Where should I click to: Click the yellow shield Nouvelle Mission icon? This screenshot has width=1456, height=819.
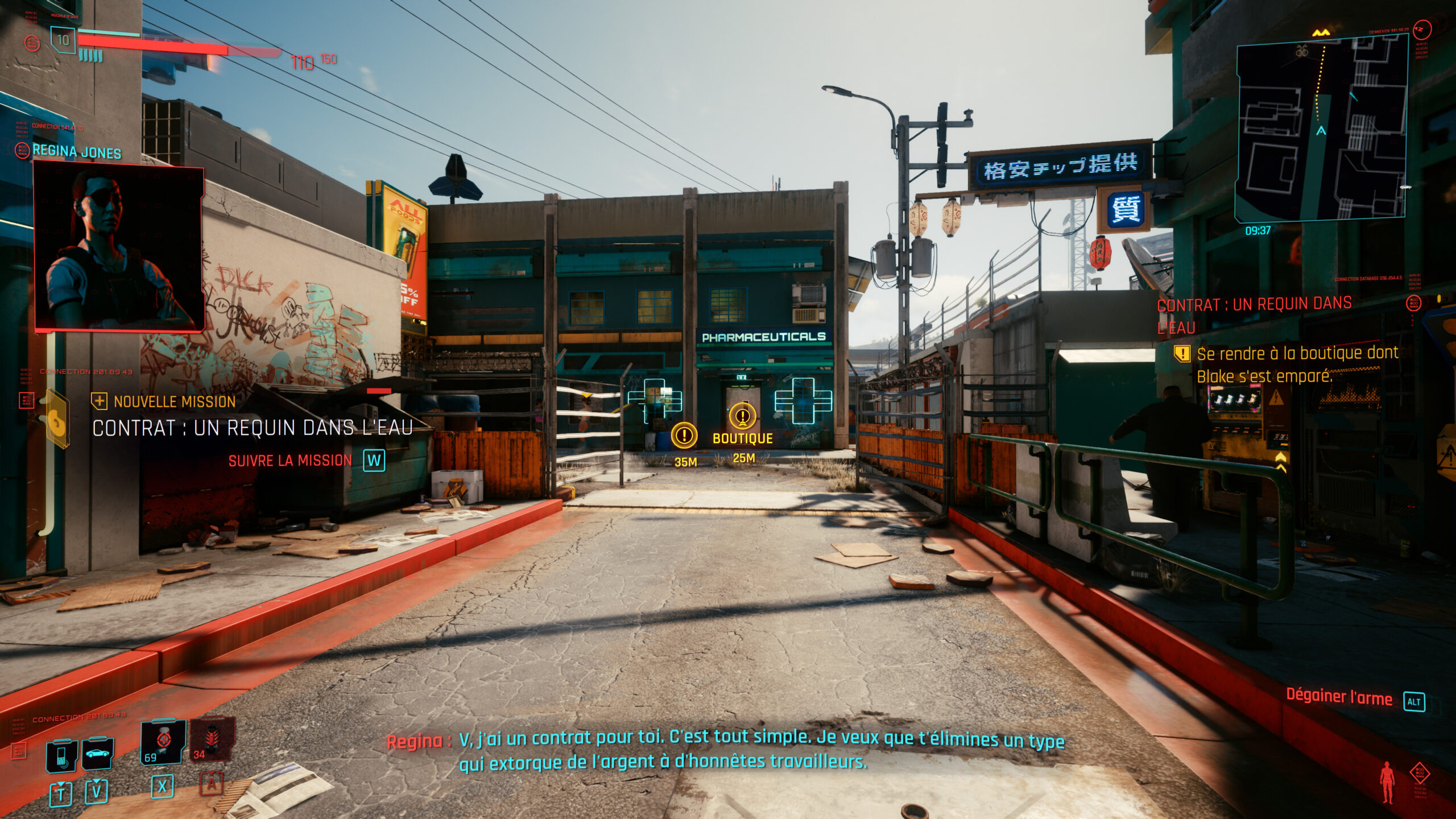pos(101,402)
